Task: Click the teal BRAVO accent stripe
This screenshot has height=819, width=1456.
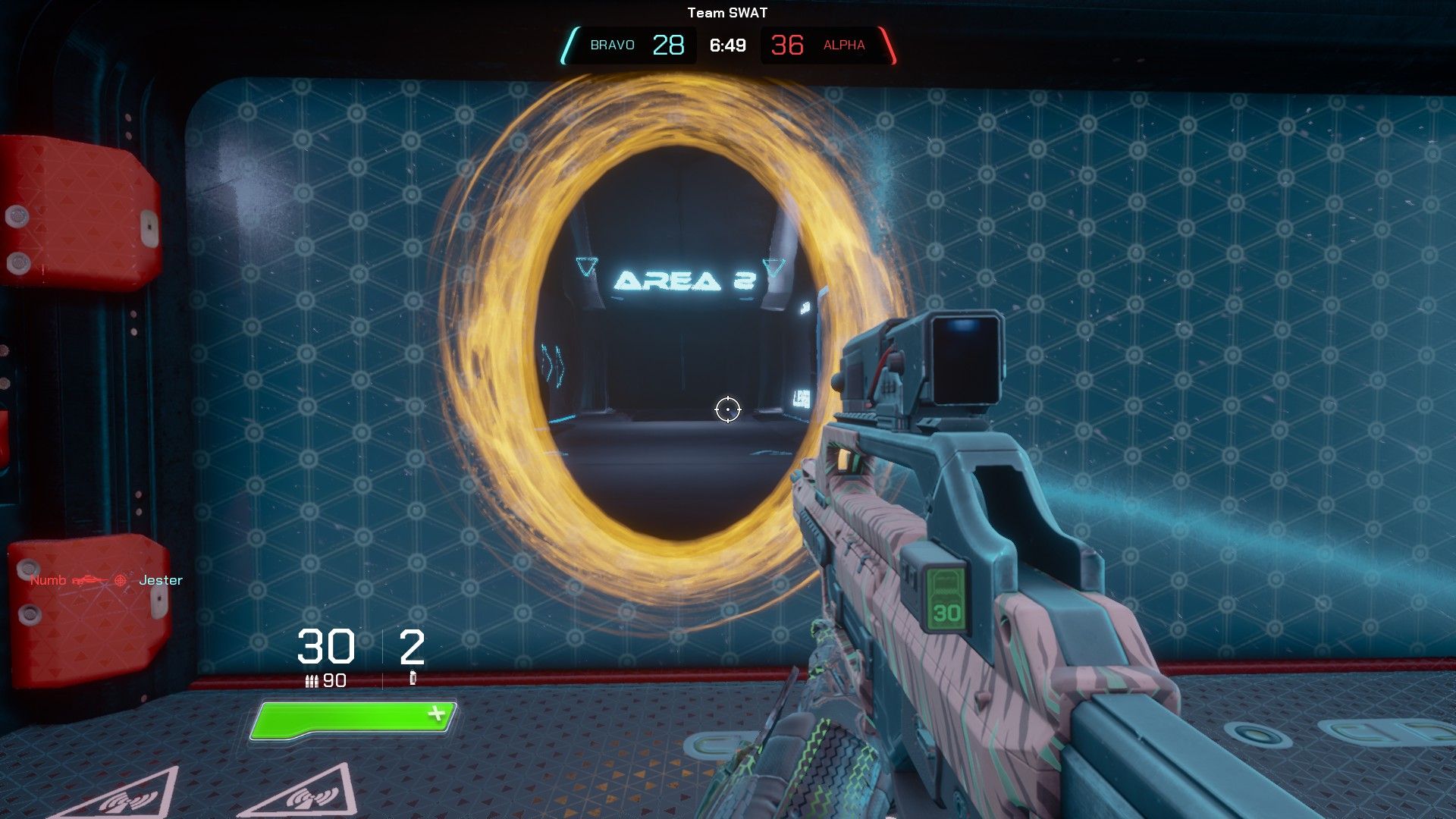Action: [x=571, y=45]
